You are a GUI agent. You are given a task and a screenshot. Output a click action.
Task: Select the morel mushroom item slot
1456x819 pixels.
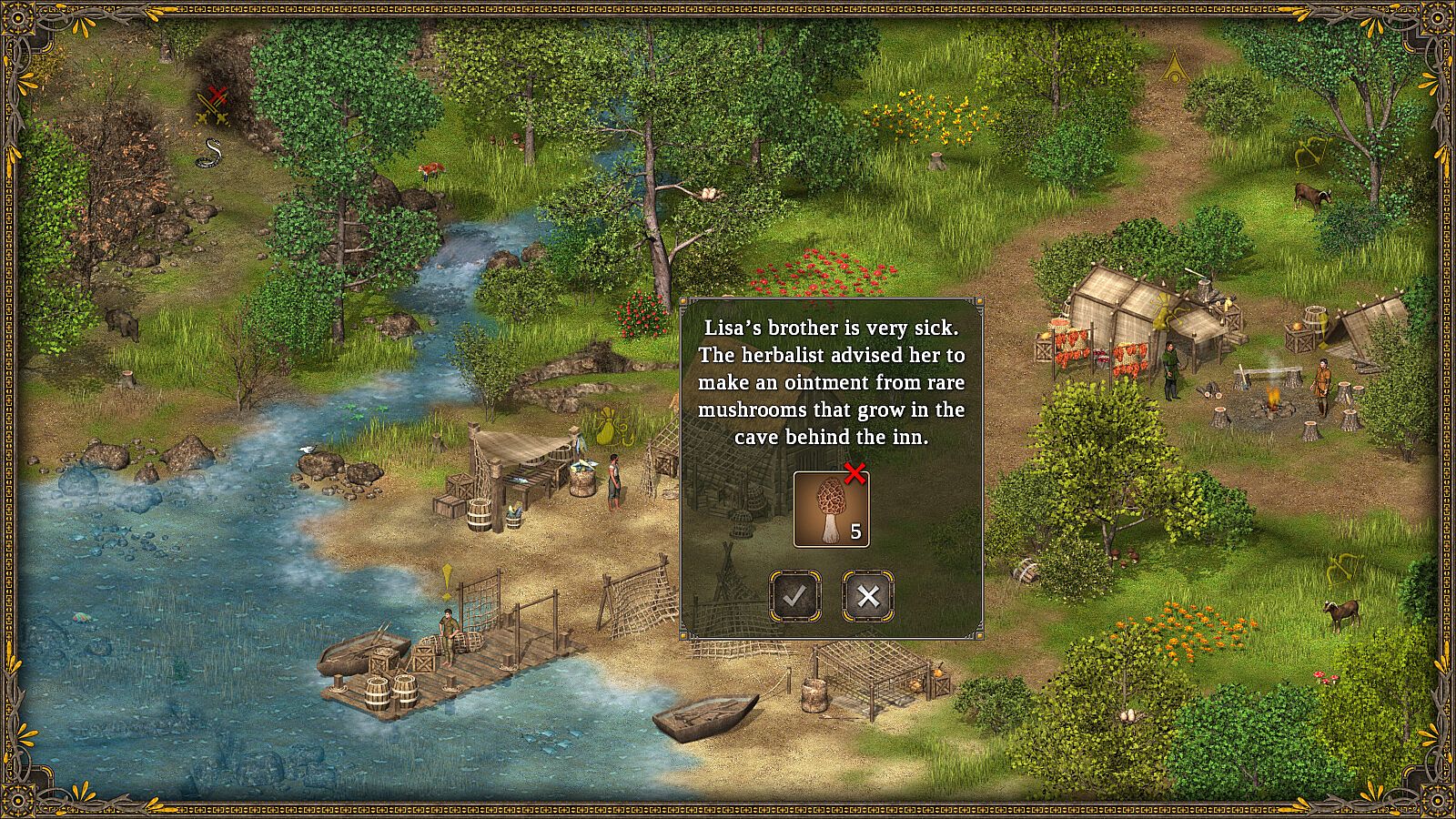click(x=831, y=510)
